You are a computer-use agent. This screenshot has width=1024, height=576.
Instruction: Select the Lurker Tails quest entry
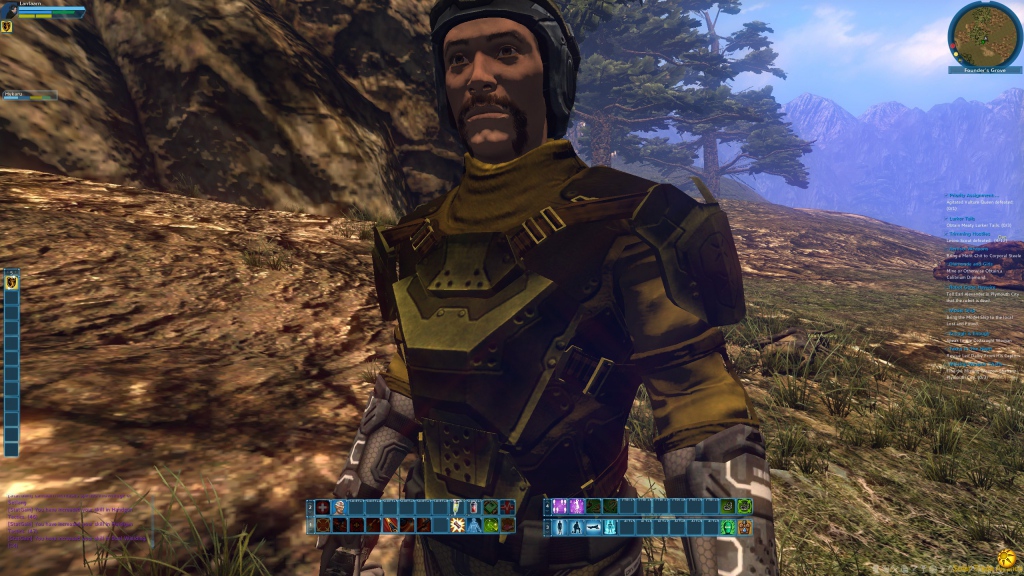coord(963,217)
